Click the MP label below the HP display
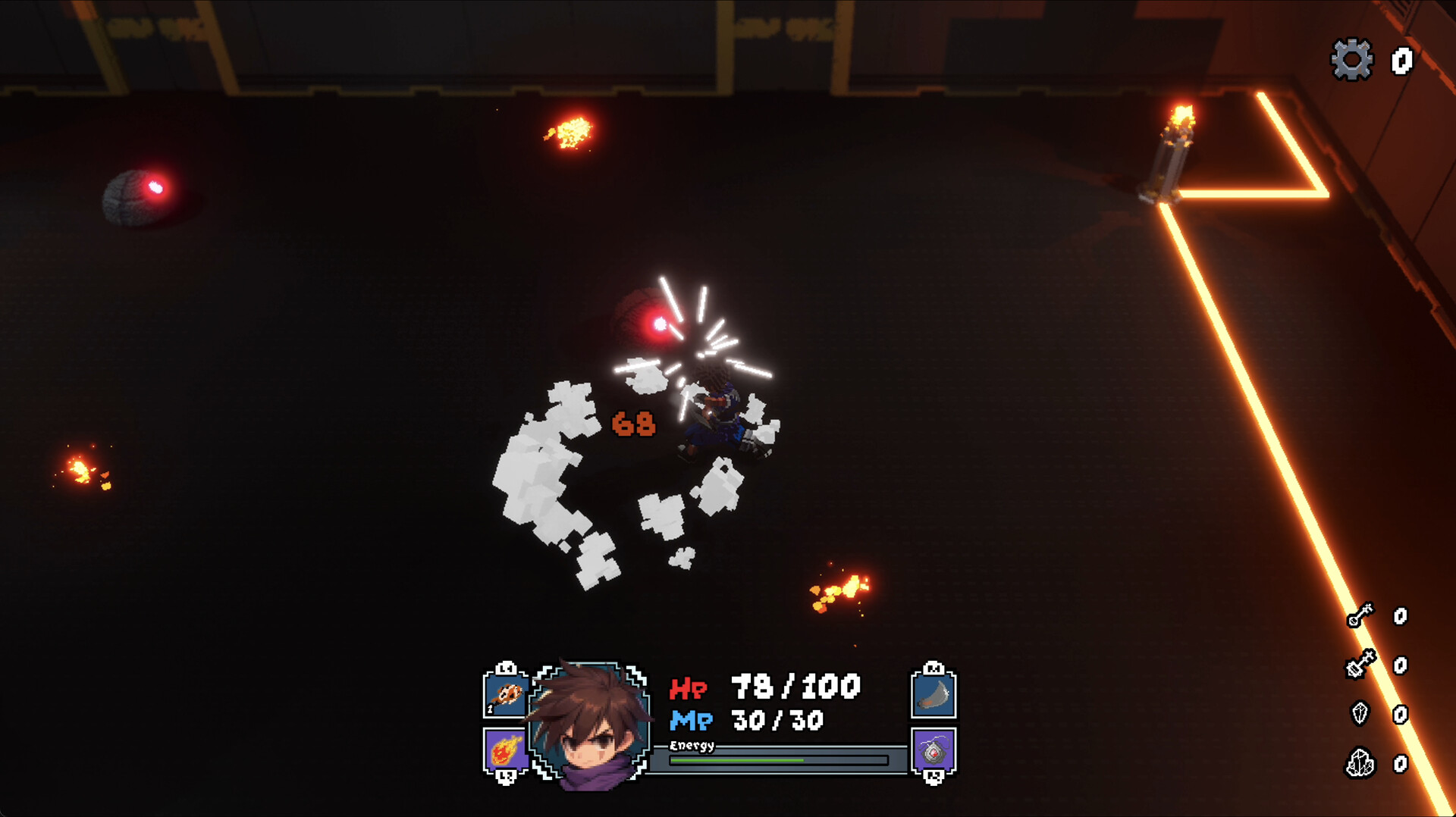Screen dimensions: 1456x817 click(692, 720)
